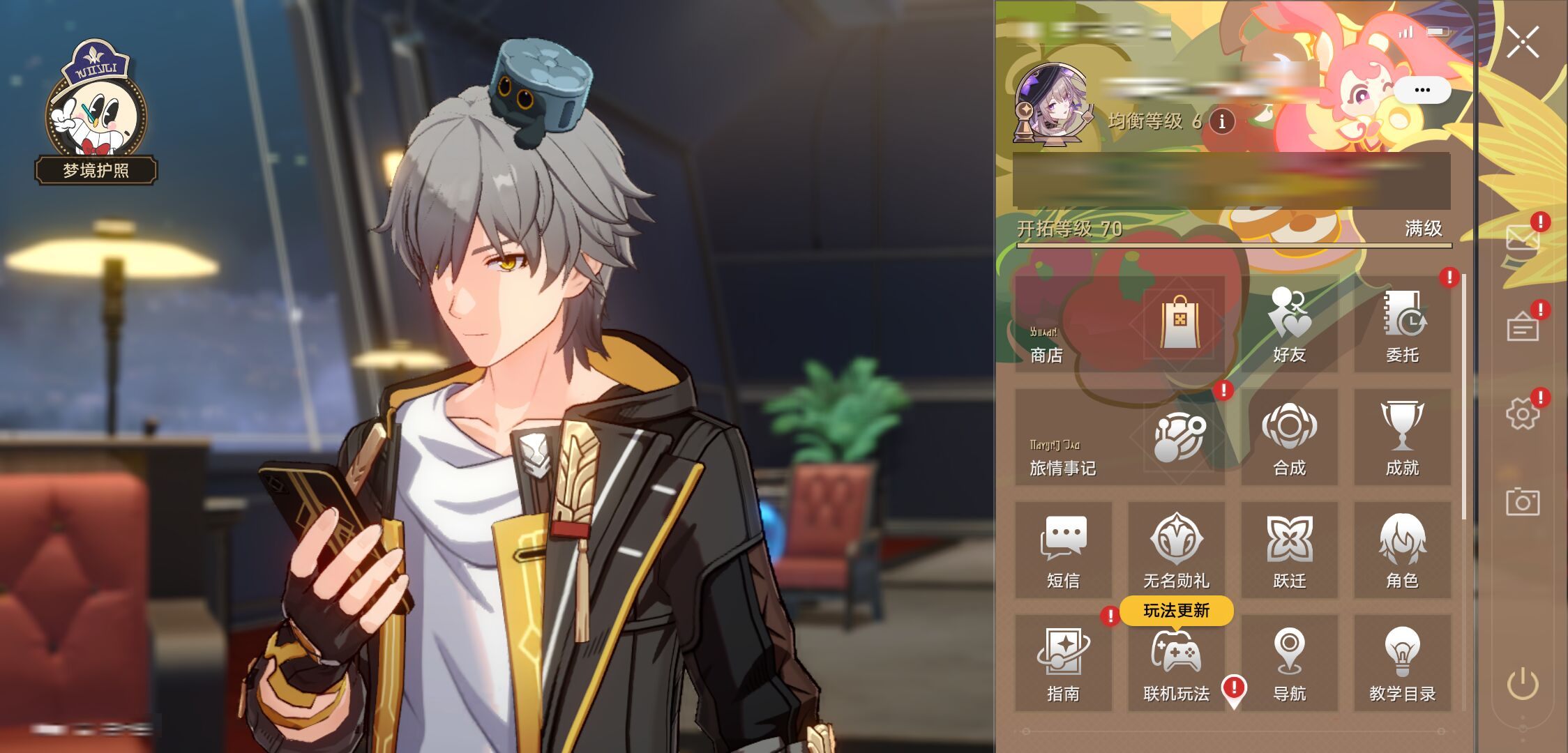Open the gear settings icon
Viewport: 1568px width, 753px height.
1522,414
